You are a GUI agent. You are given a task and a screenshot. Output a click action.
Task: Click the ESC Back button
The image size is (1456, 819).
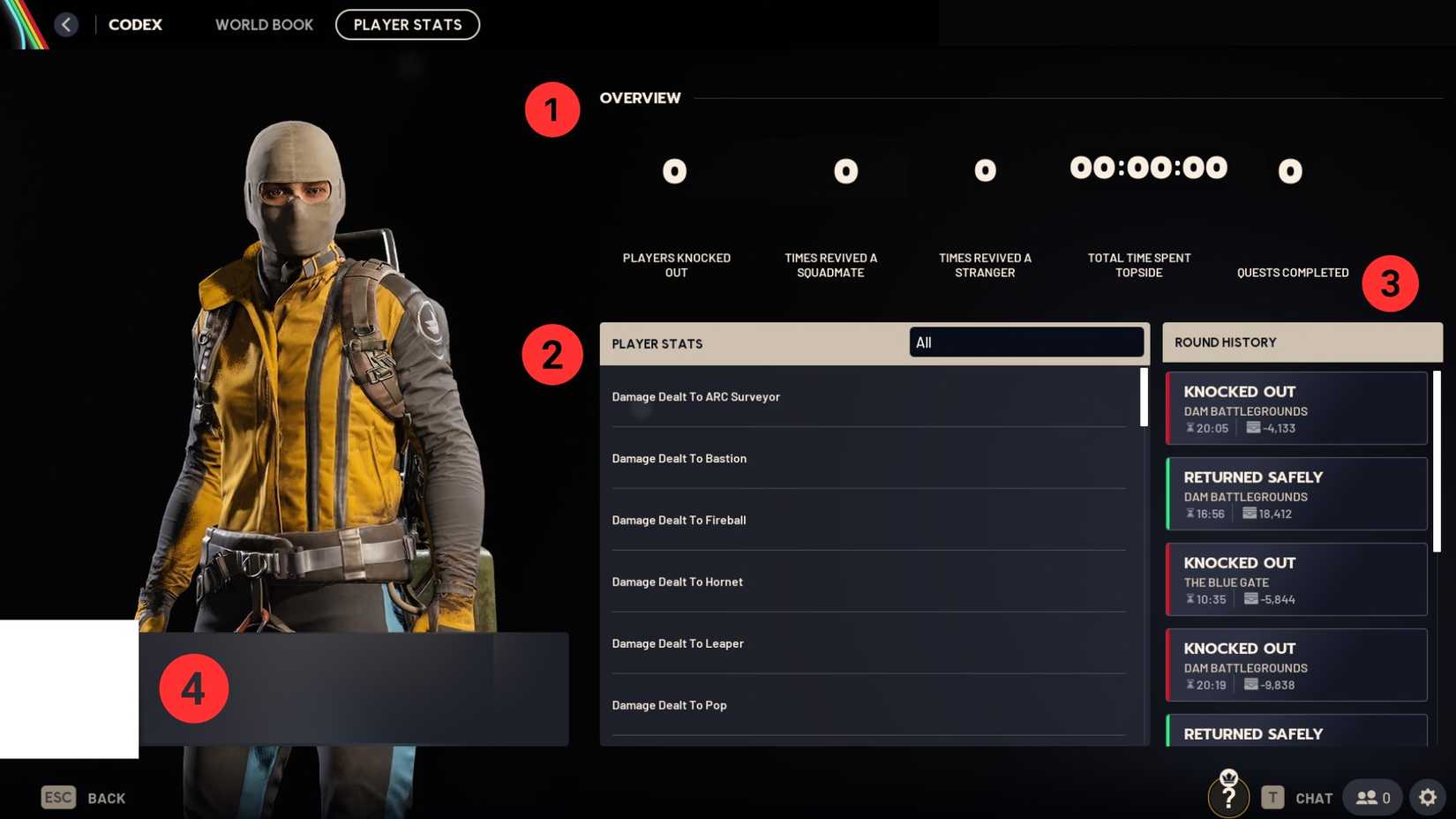pos(84,797)
